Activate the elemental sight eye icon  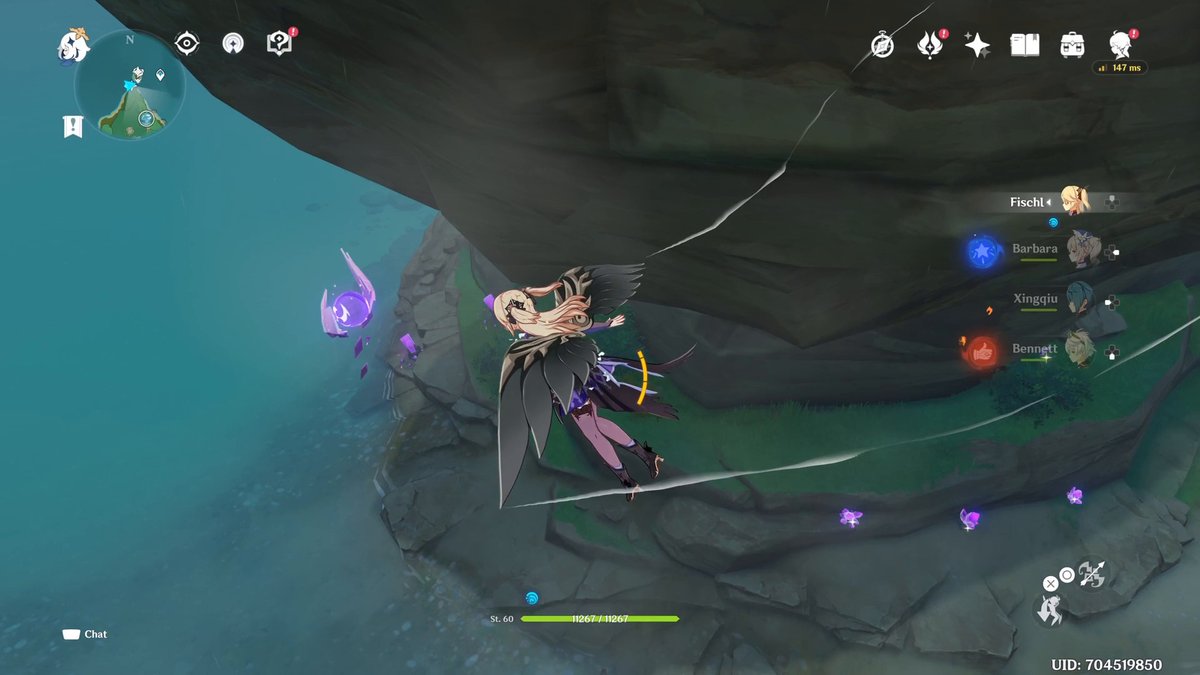186,43
